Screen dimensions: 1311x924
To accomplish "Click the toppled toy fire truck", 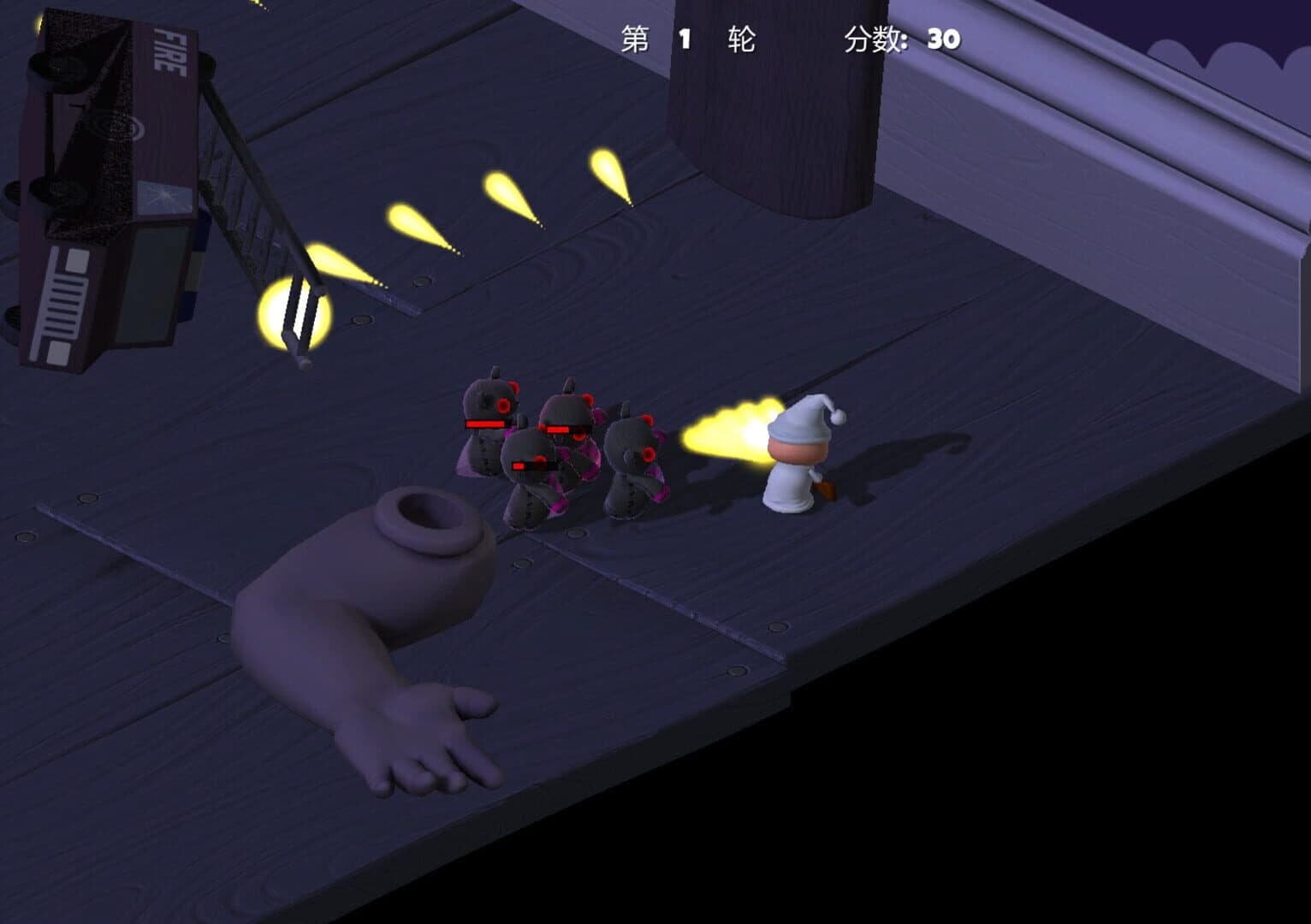I will (111, 188).
